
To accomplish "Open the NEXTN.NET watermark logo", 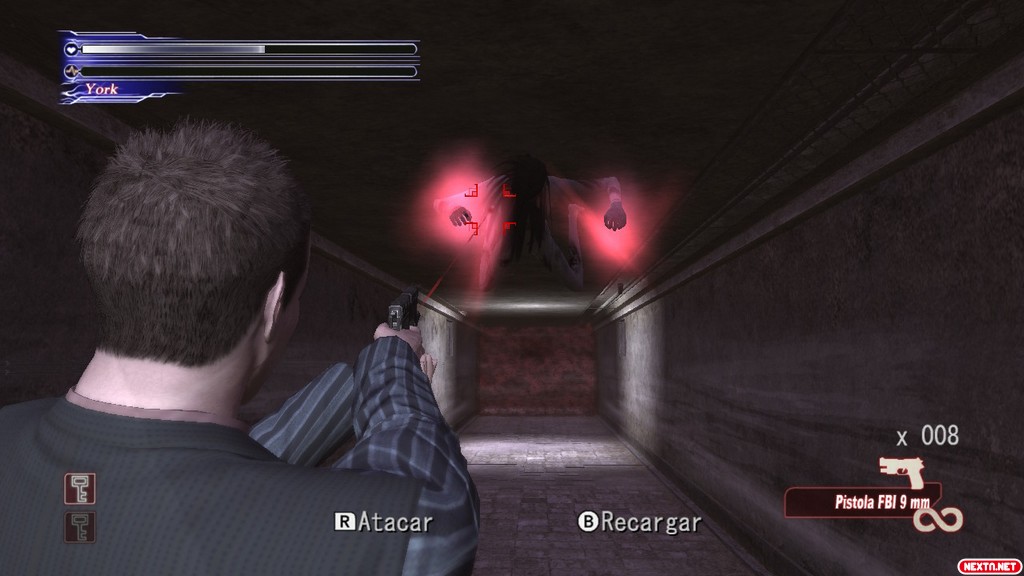I will 988,565.
